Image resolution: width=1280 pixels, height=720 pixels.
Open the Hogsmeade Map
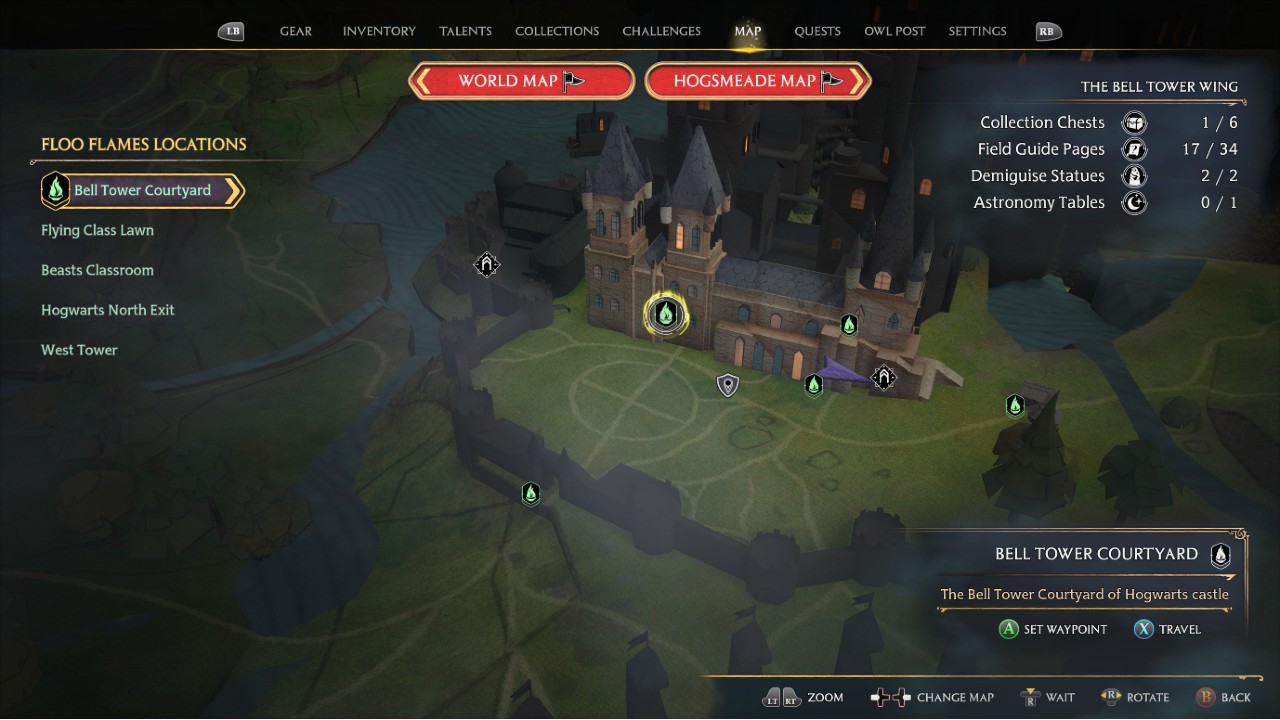(757, 80)
